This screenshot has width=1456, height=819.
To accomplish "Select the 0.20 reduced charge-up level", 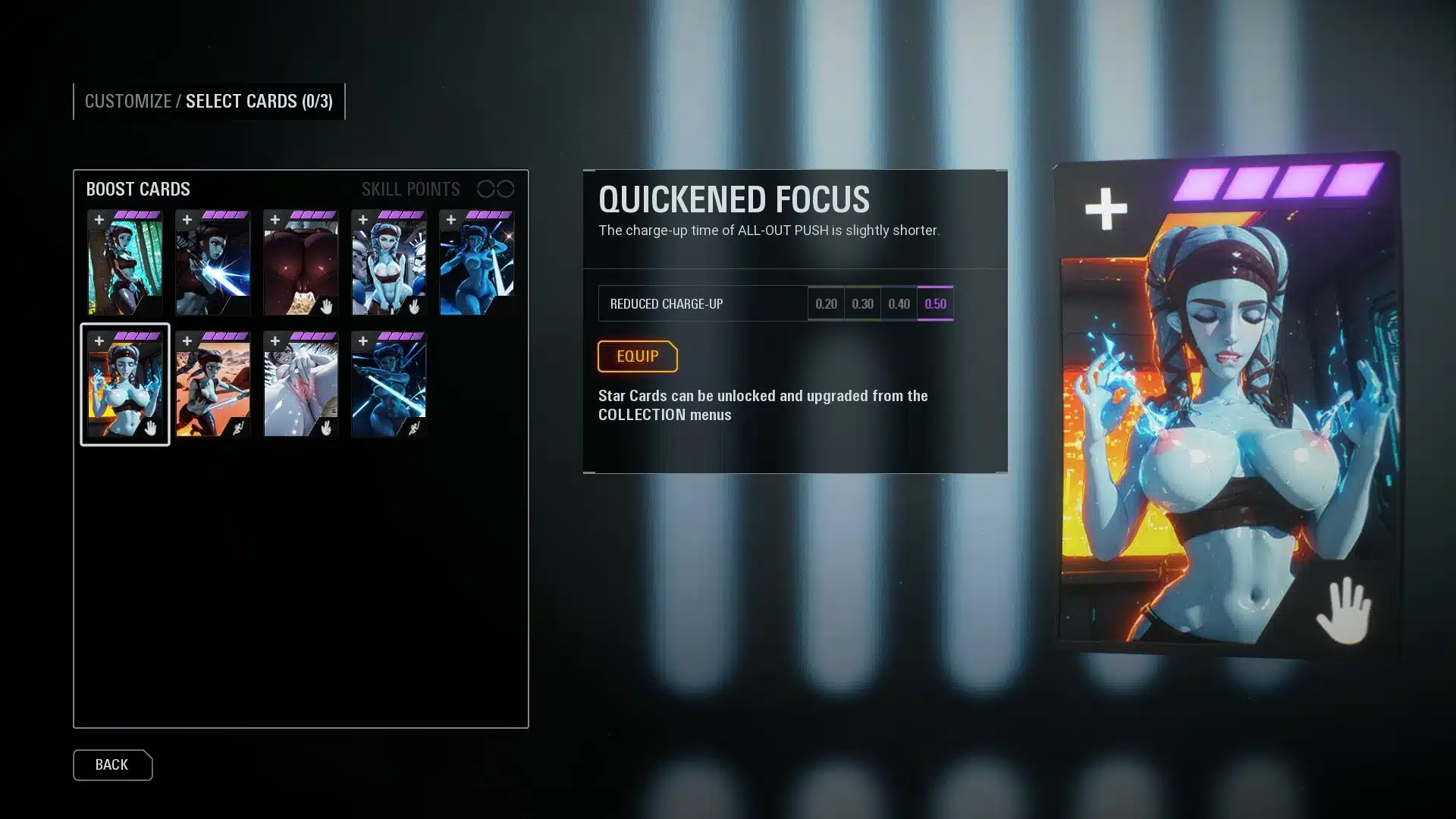I will (x=826, y=303).
